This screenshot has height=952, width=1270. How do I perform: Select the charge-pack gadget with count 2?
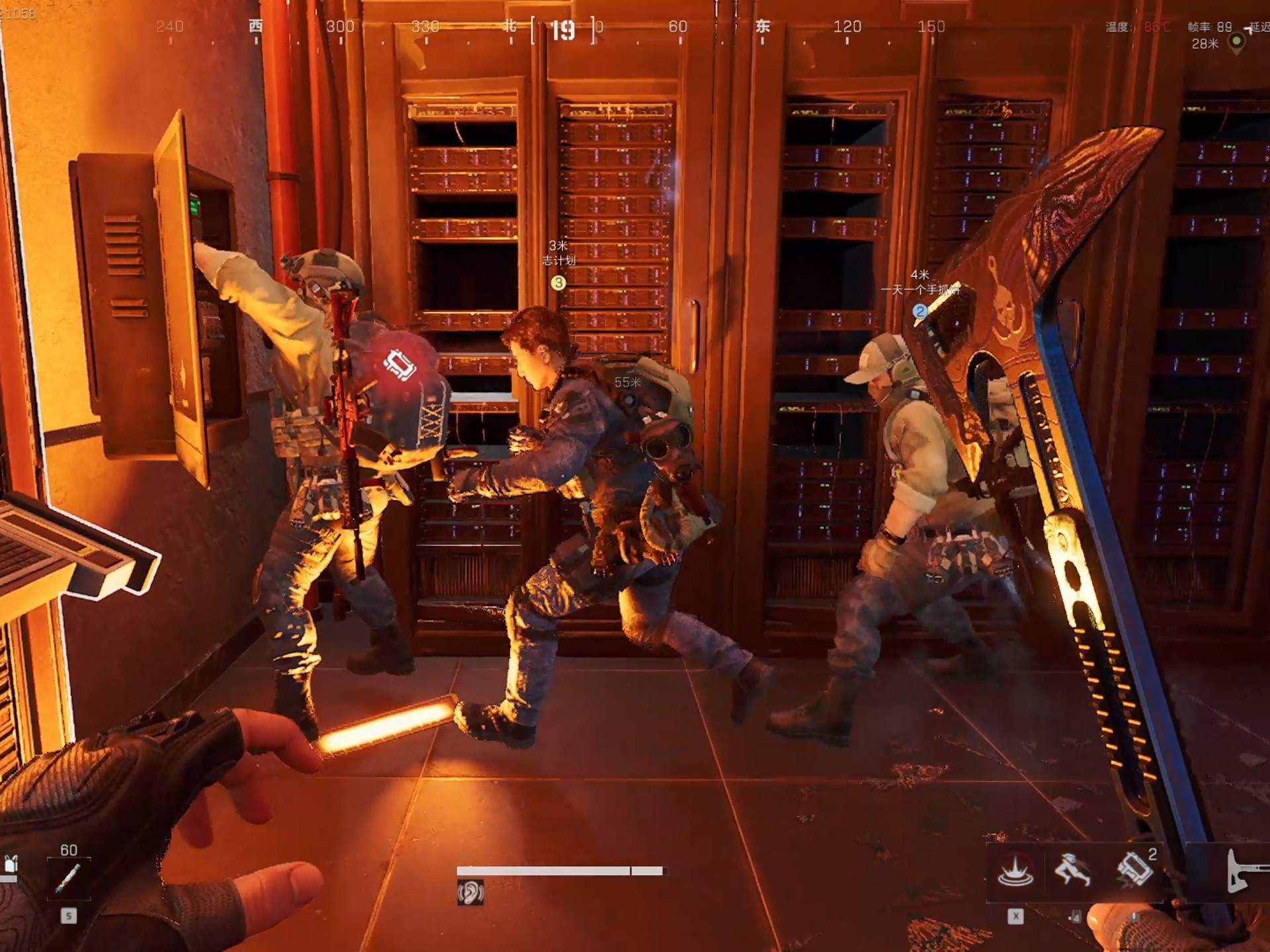[1135, 870]
